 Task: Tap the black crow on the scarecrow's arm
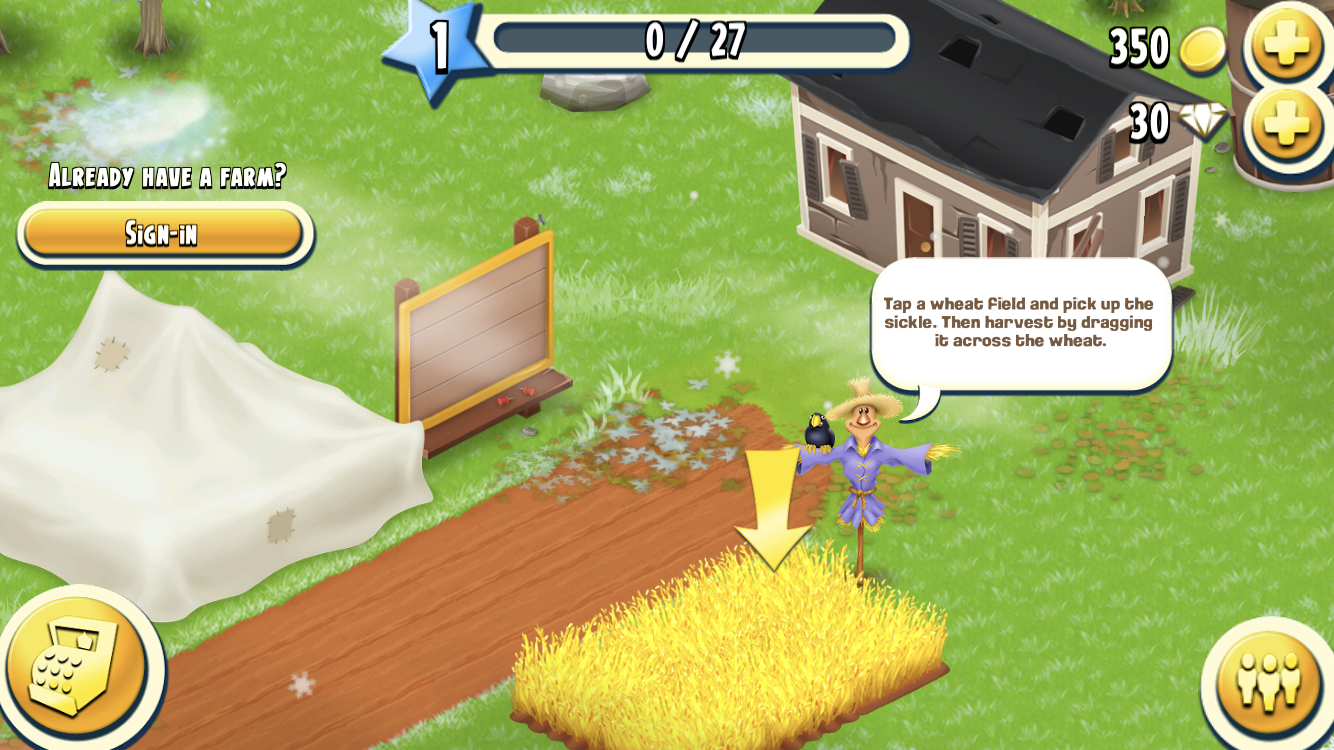coord(817,432)
